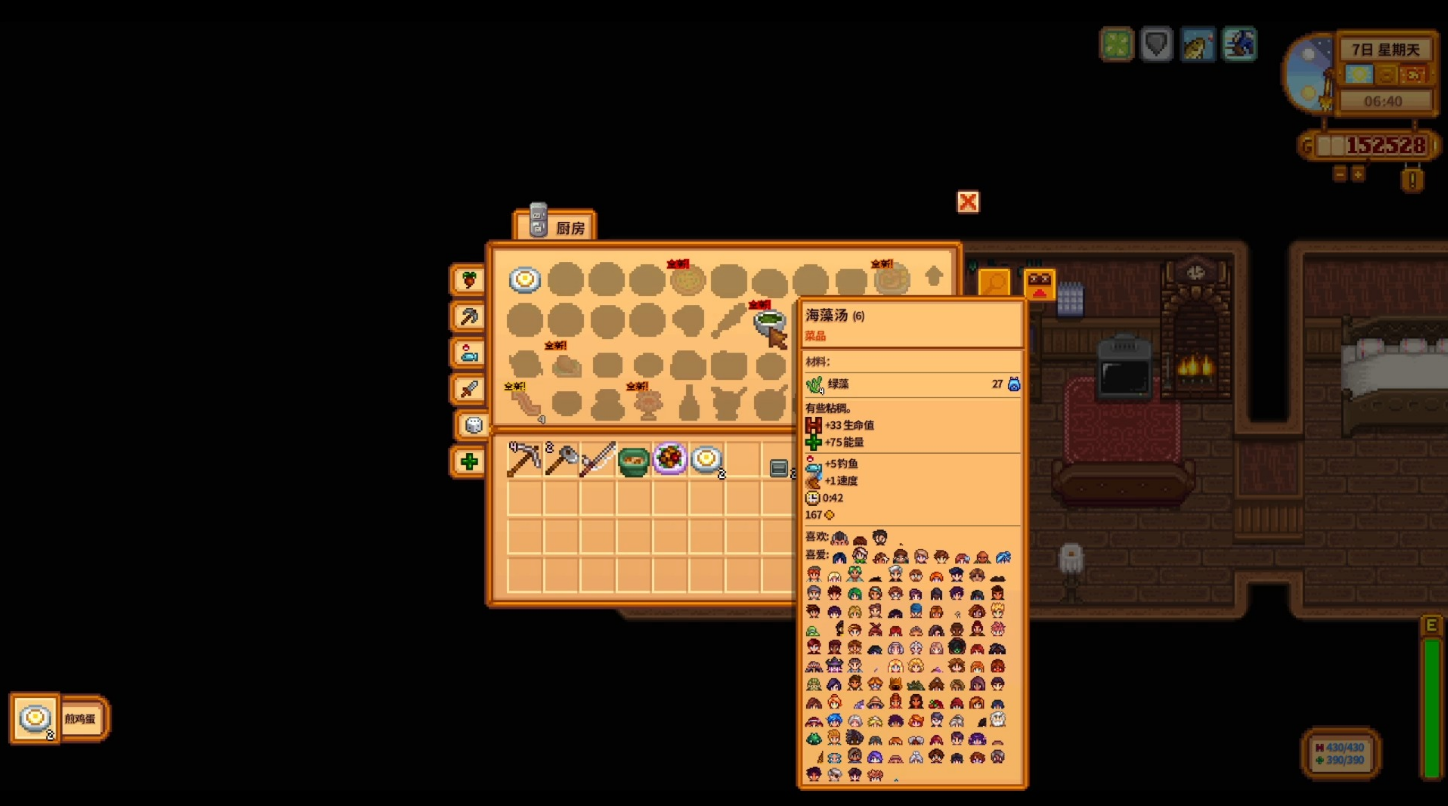Switch to the pickaxe category tab

coord(468,317)
